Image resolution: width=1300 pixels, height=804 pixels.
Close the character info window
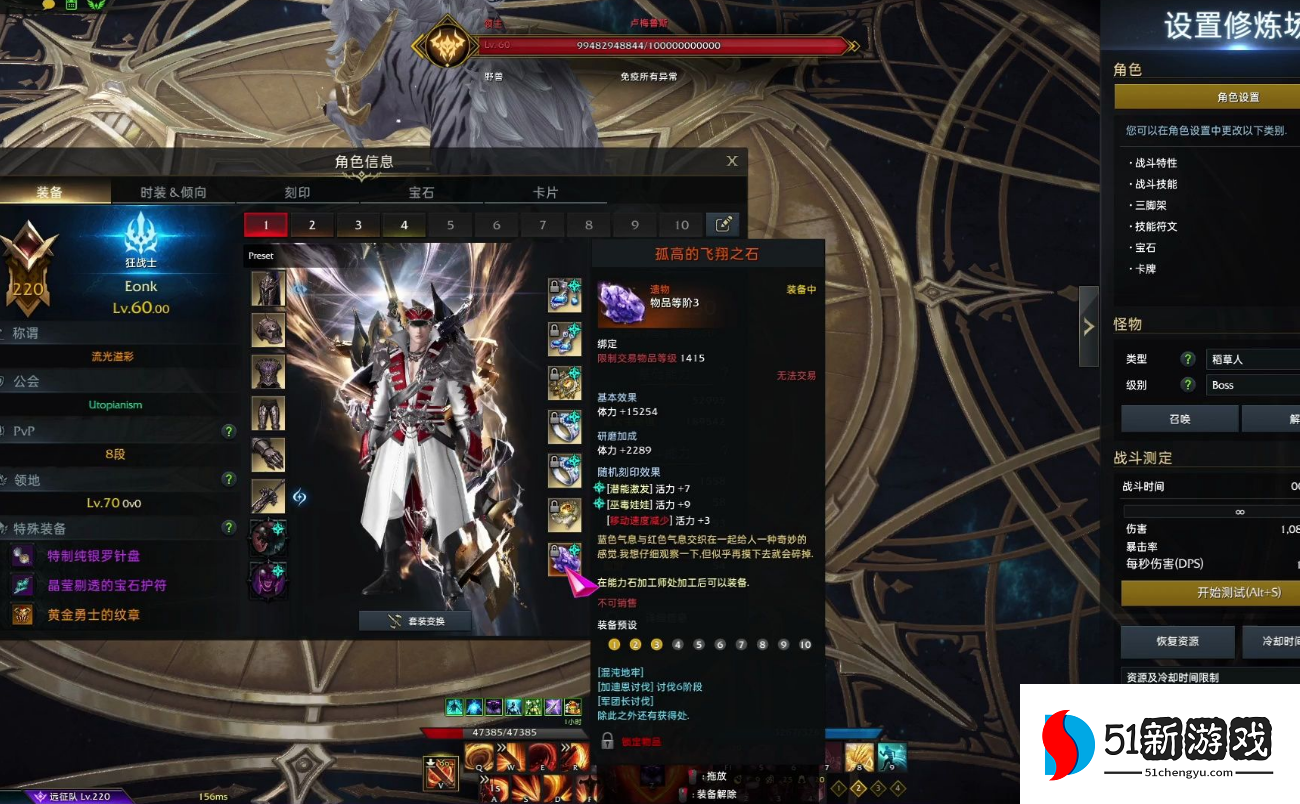pyautogui.click(x=732, y=161)
